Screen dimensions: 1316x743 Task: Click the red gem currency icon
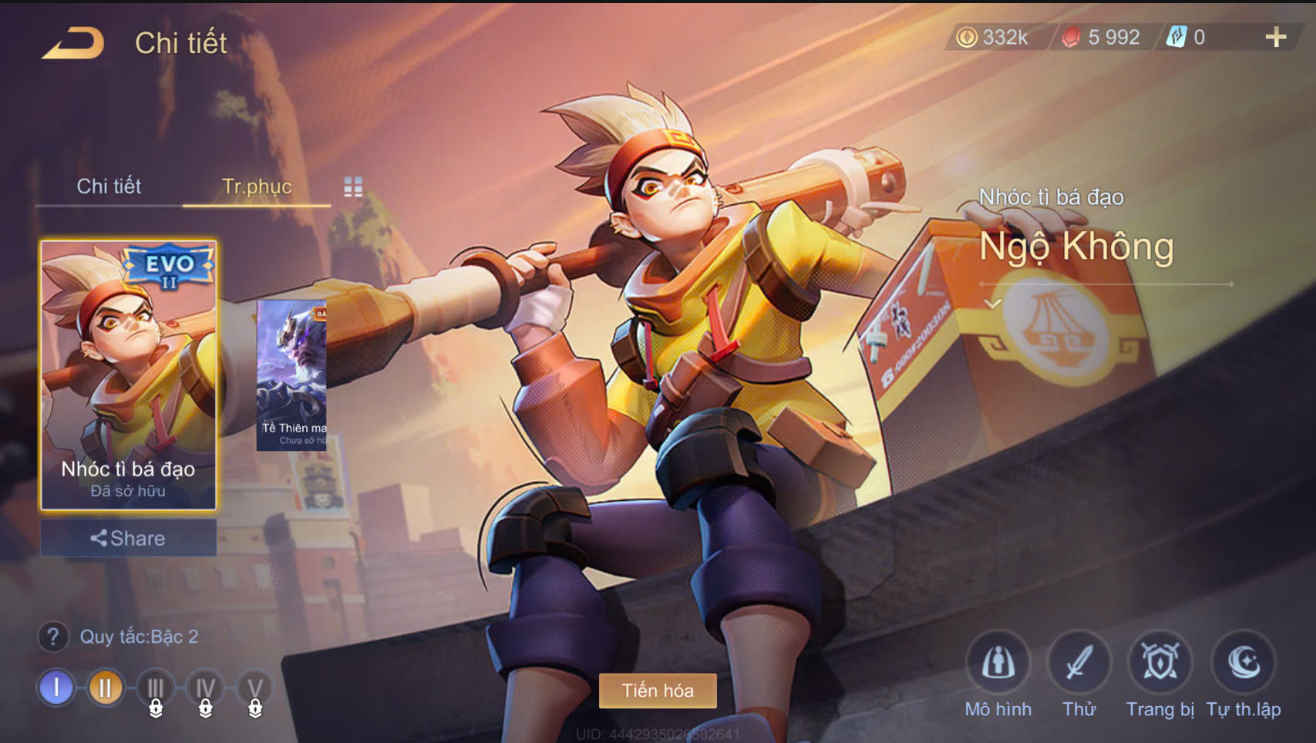(x=1072, y=37)
